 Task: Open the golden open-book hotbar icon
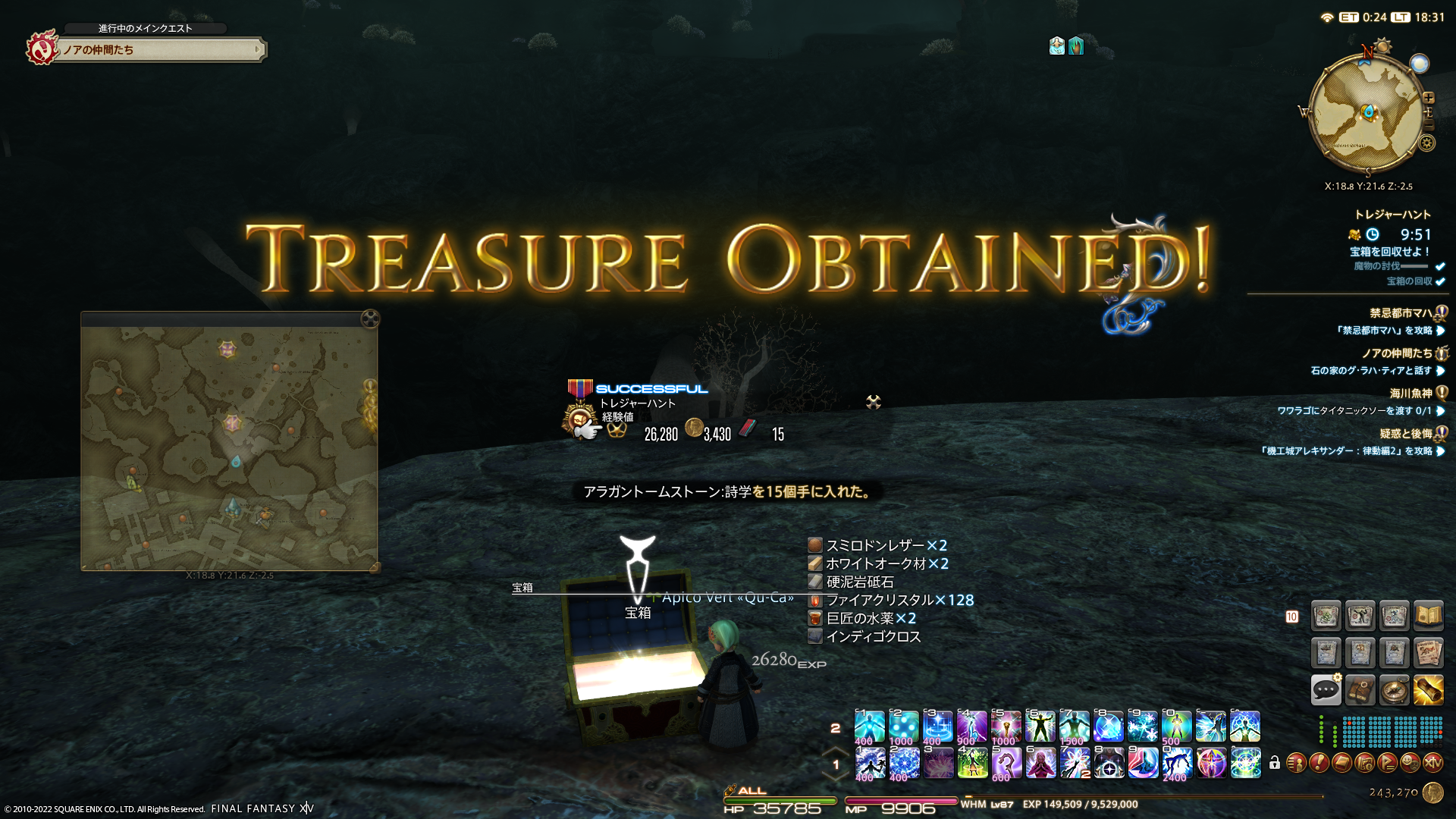1428,616
